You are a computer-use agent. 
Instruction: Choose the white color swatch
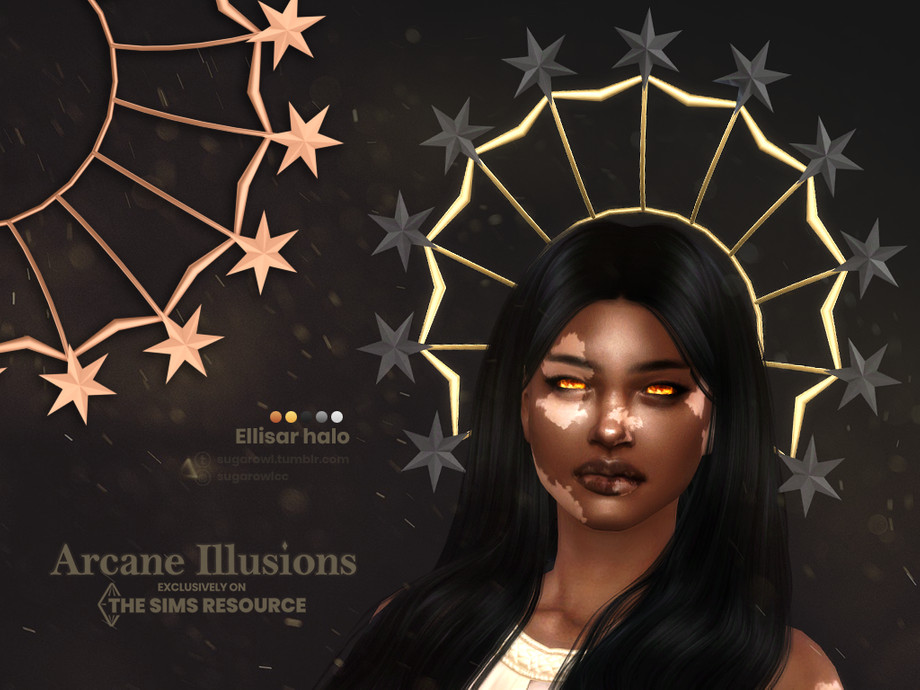(x=336, y=416)
